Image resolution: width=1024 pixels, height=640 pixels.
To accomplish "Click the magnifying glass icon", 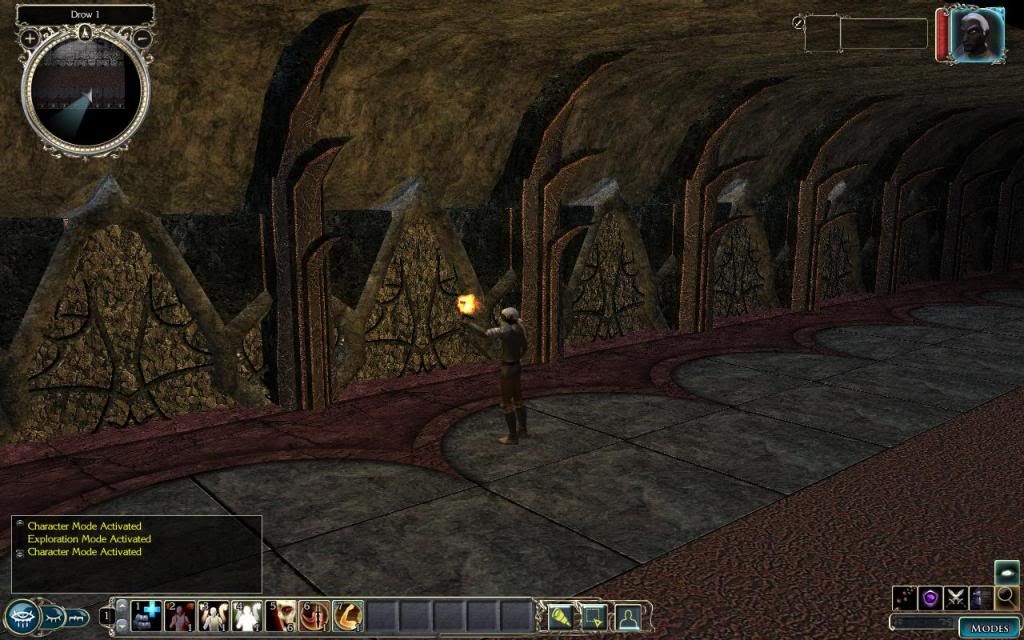I will click(1007, 598).
